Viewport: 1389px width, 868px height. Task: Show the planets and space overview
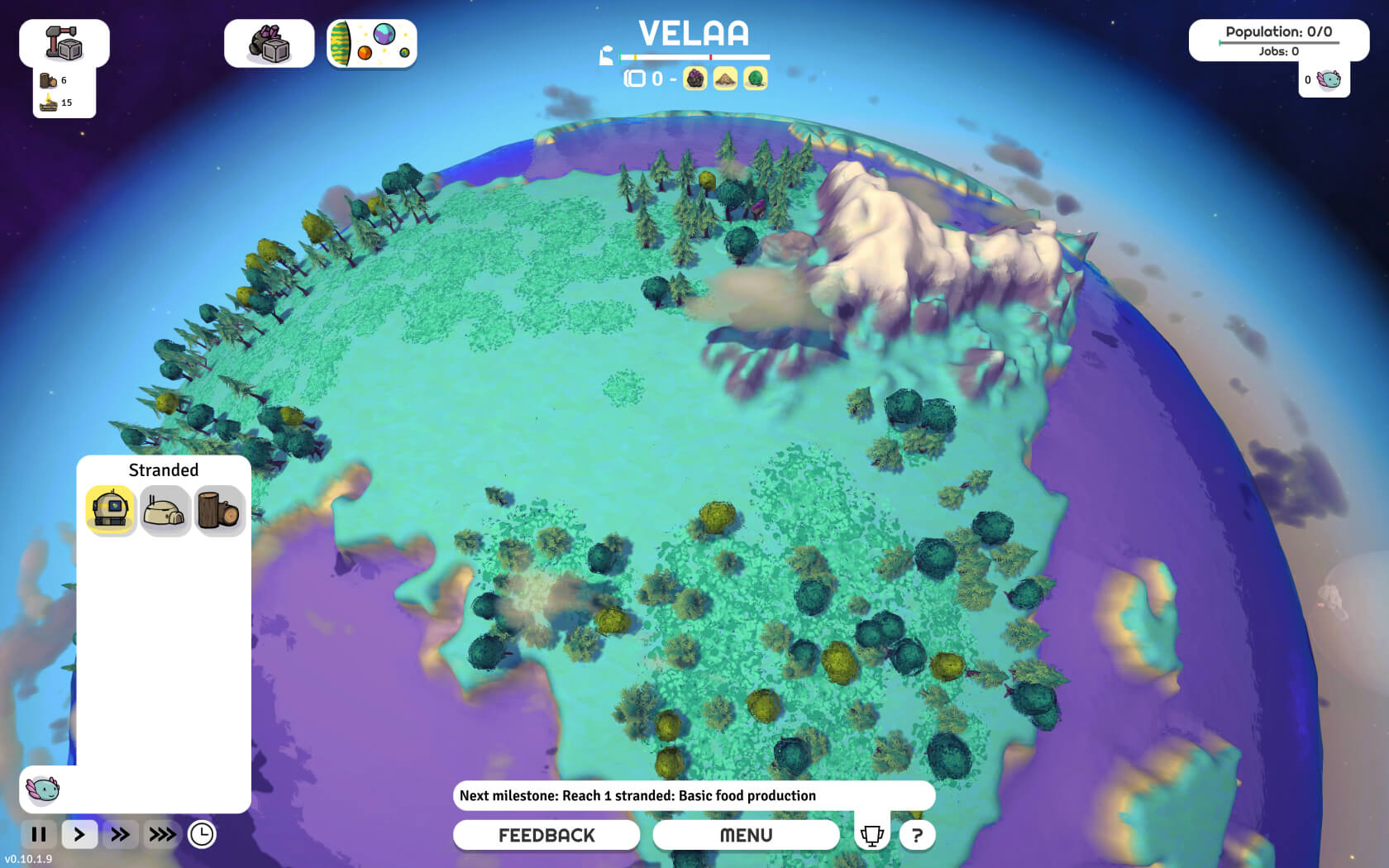point(371,44)
